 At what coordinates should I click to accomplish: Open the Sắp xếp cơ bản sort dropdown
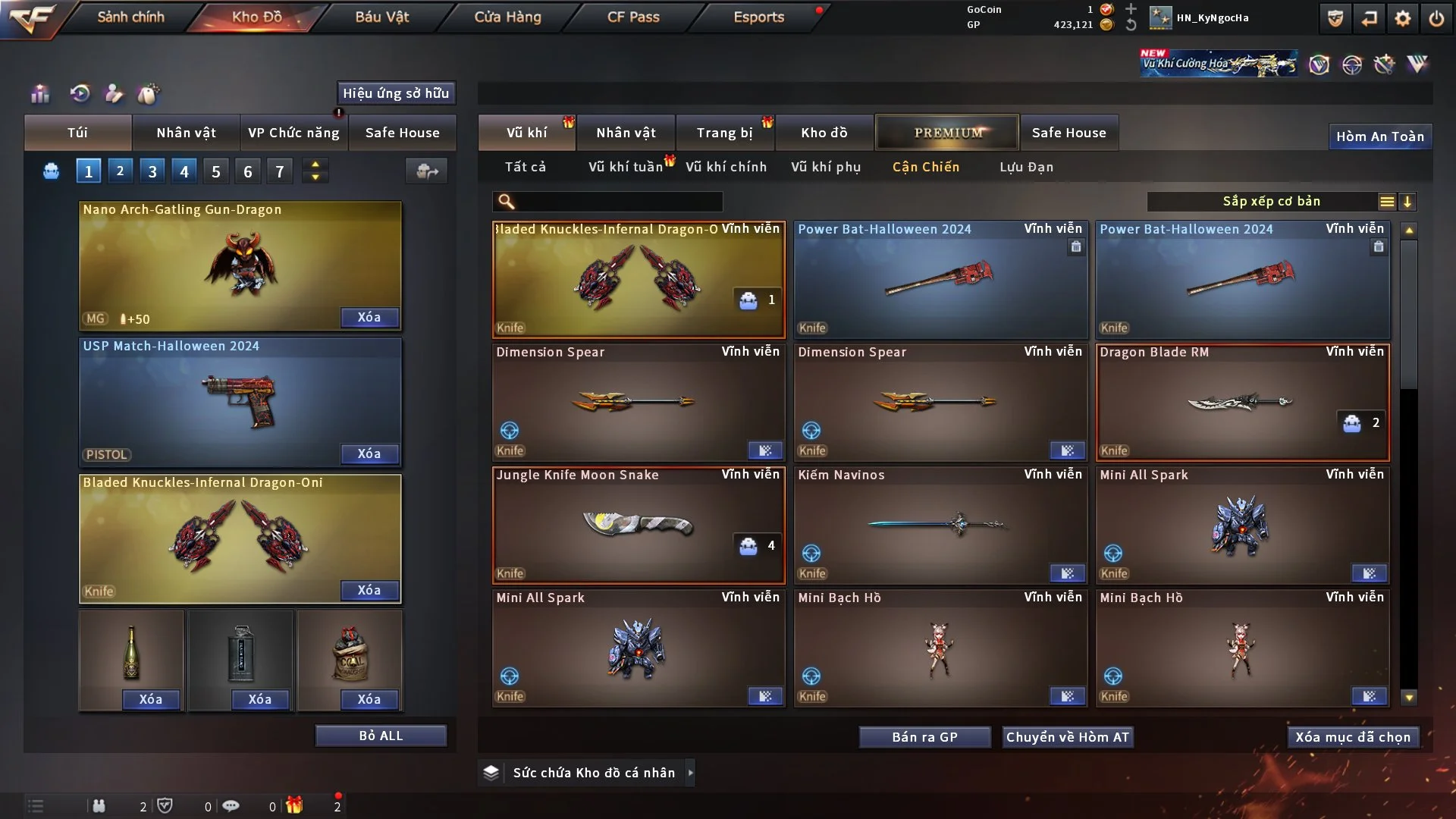click(1271, 202)
